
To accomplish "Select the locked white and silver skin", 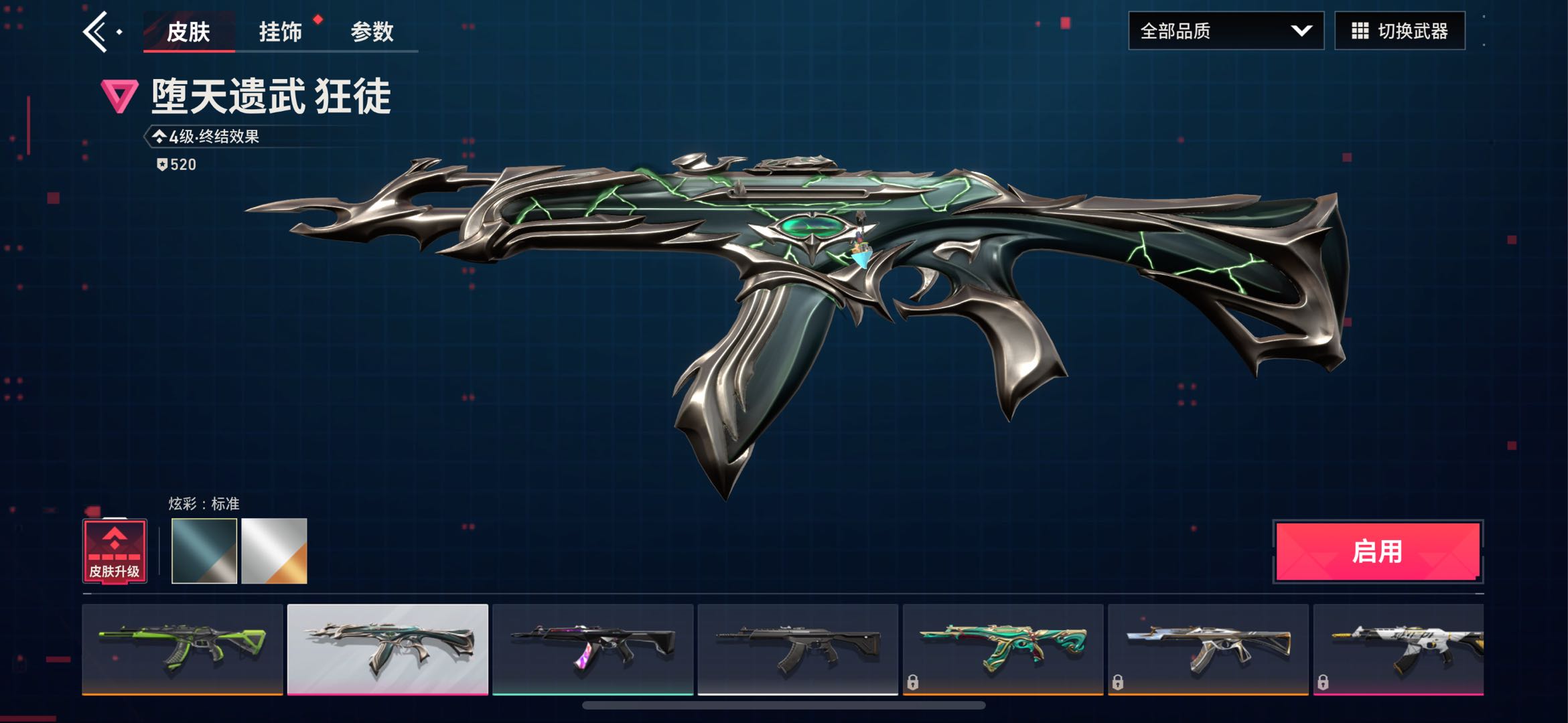I will tap(1208, 649).
